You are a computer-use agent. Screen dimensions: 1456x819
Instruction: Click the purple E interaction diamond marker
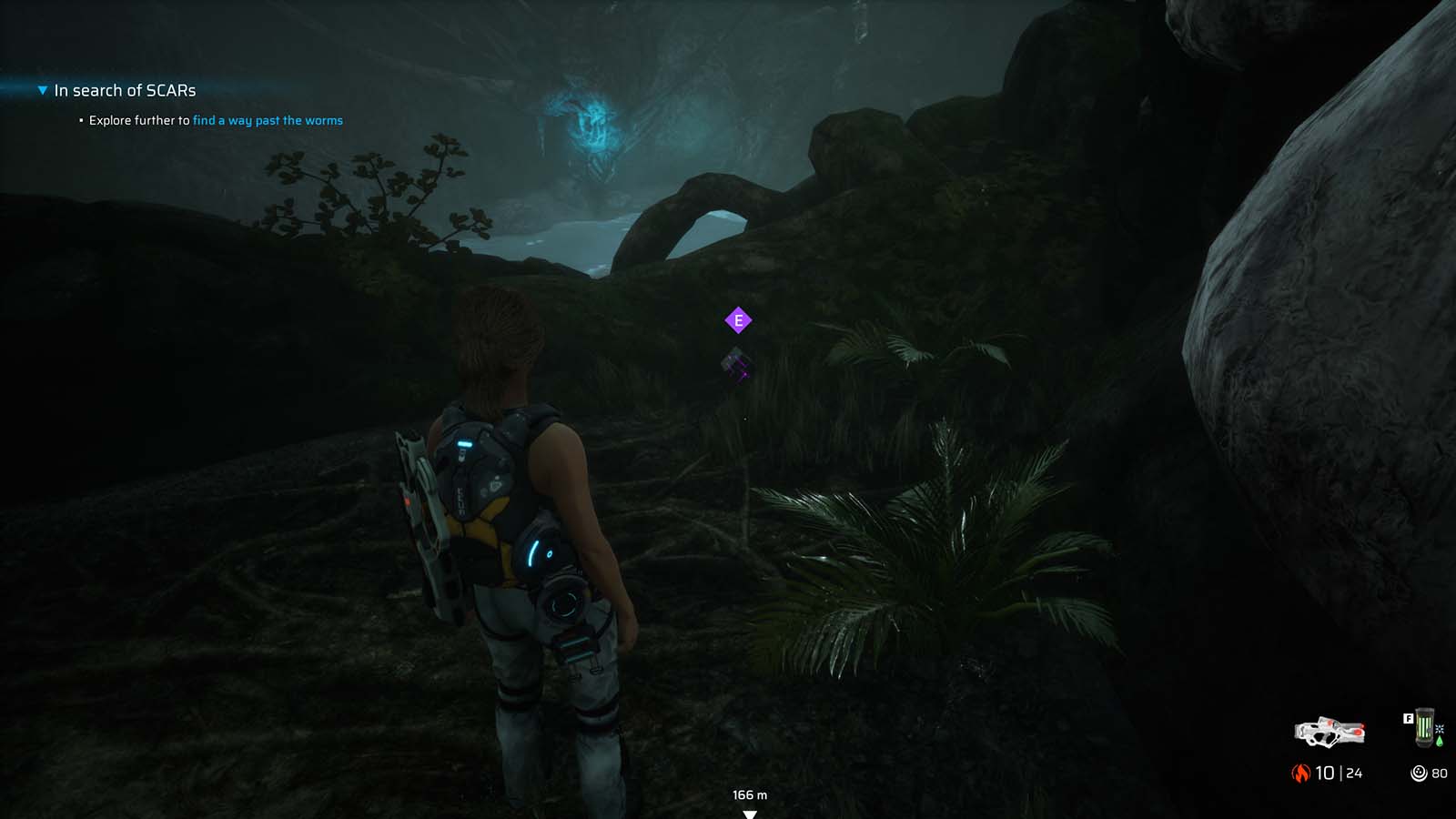pos(737,320)
